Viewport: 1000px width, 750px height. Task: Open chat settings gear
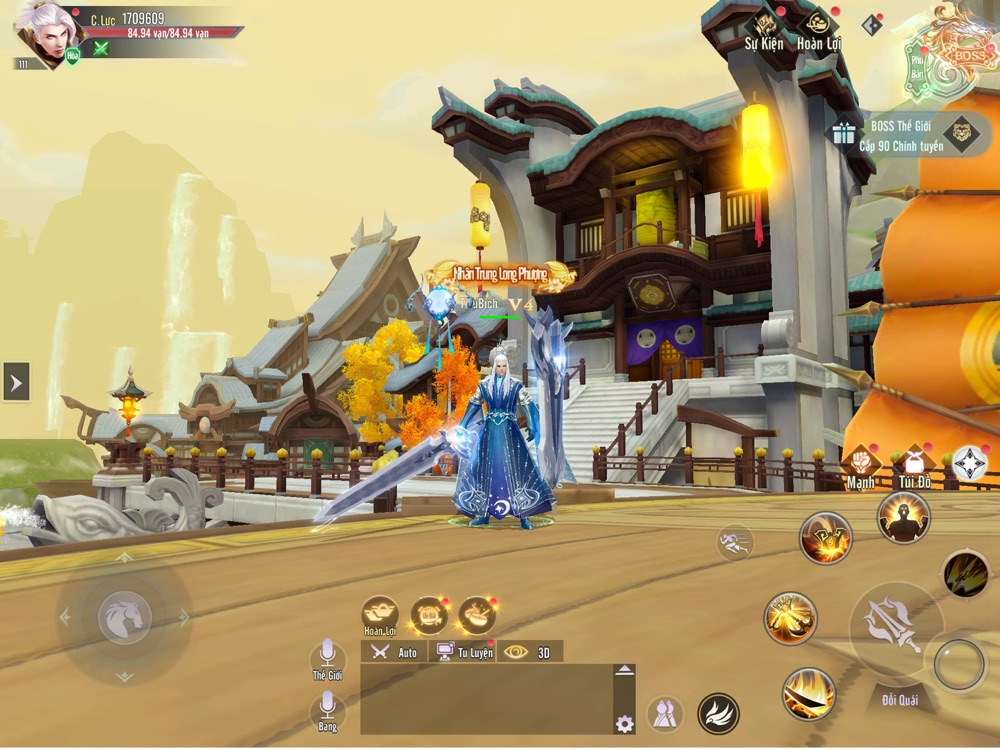pos(624,723)
